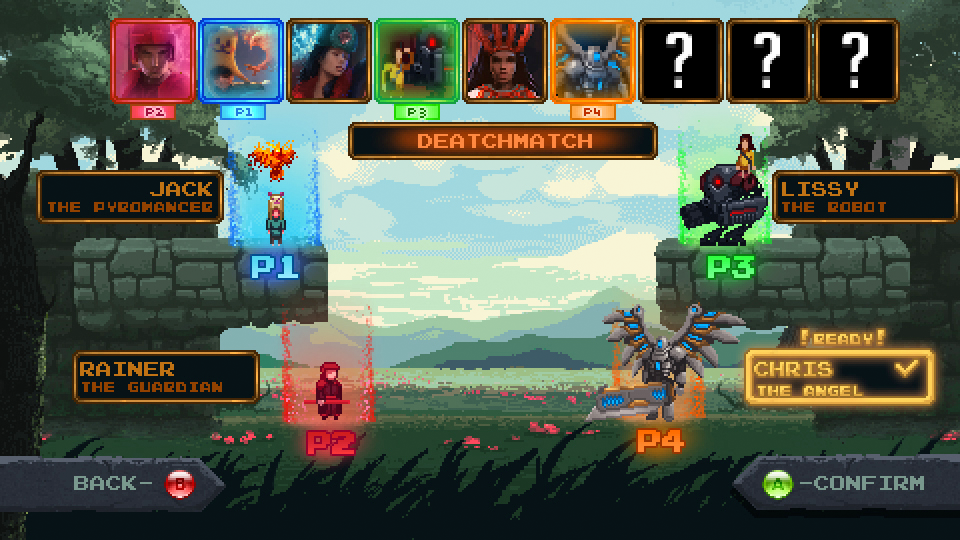960x540 pixels.
Task: Select the red-helmeted Guardian portrait
Action: 153,60
